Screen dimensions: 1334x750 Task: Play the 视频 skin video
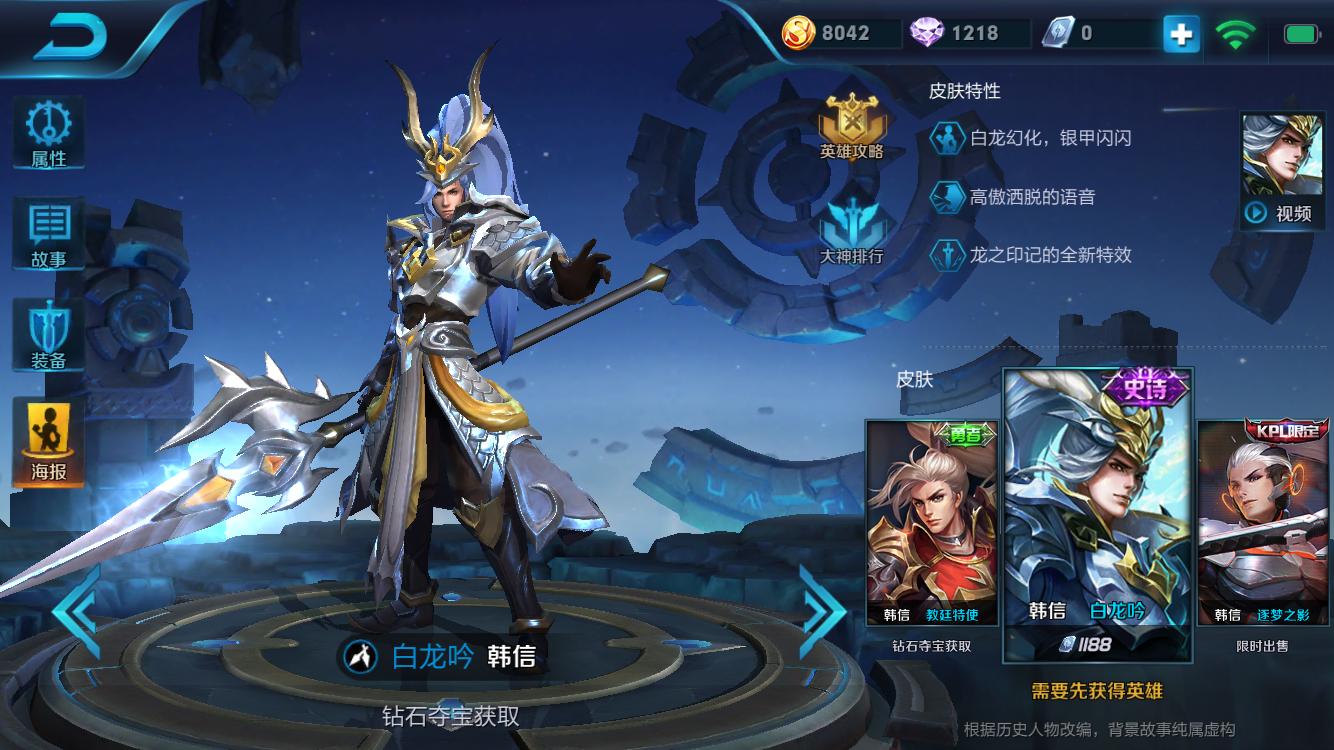coord(1282,170)
